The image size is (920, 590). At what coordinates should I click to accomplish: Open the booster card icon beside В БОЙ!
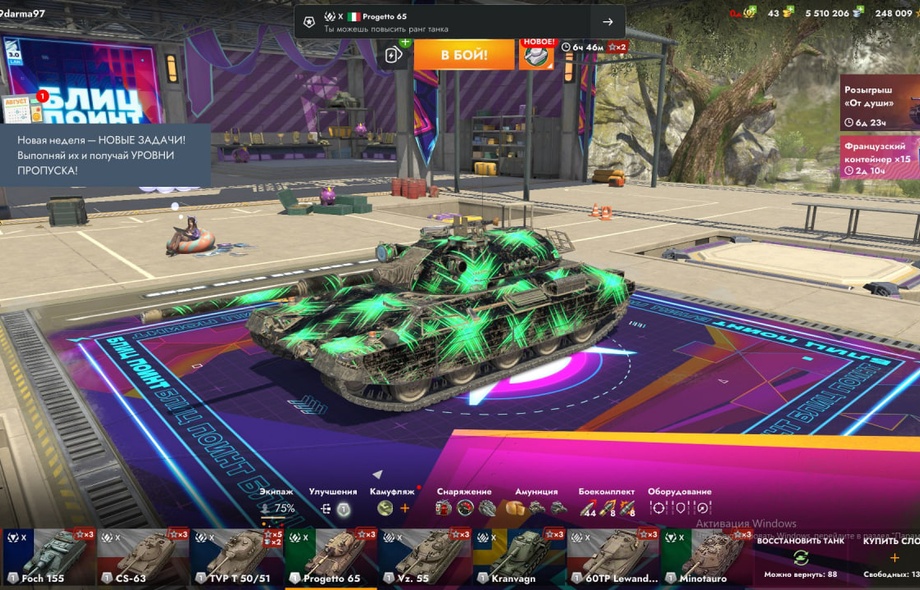coord(395,54)
